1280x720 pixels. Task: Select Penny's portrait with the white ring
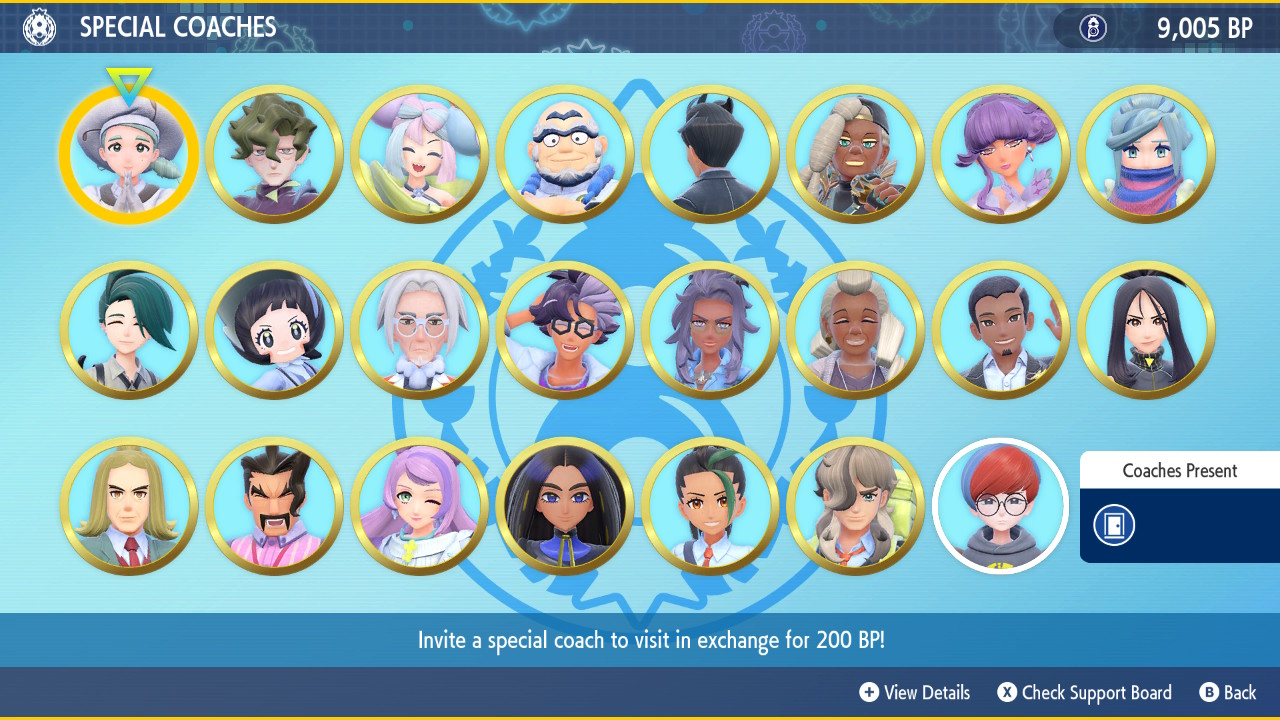[x=1001, y=506]
